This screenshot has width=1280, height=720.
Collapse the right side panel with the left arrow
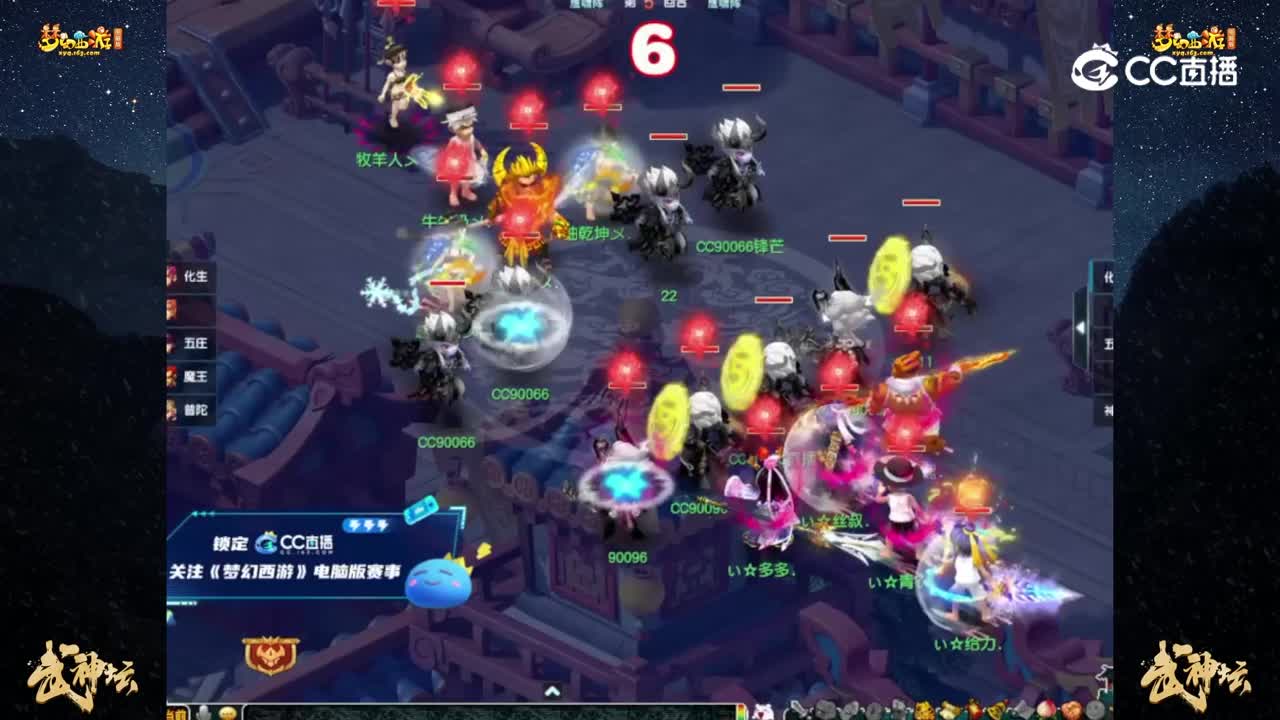1080,328
